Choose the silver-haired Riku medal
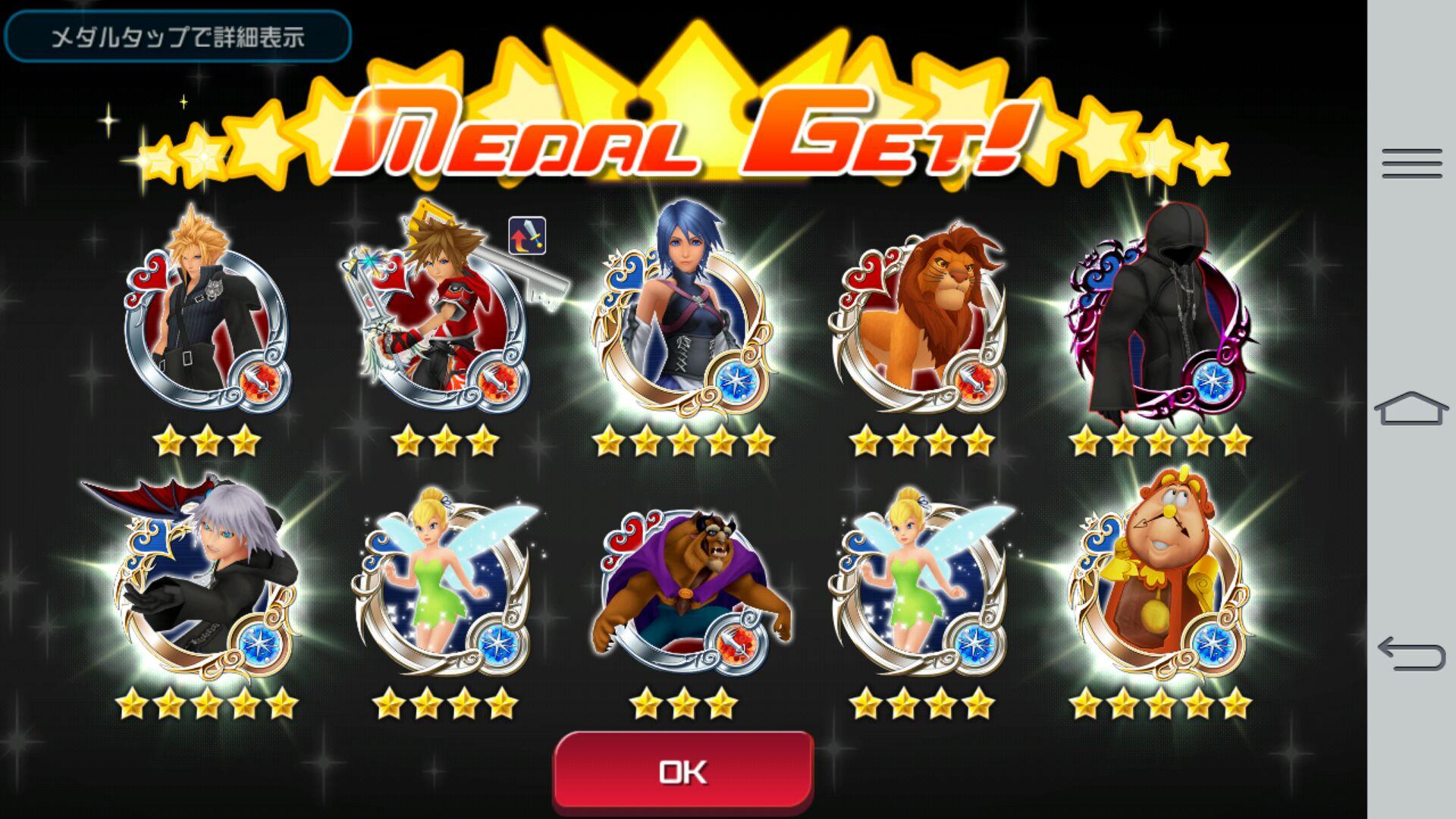Viewport: 1456px width, 819px height. (x=206, y=584)
